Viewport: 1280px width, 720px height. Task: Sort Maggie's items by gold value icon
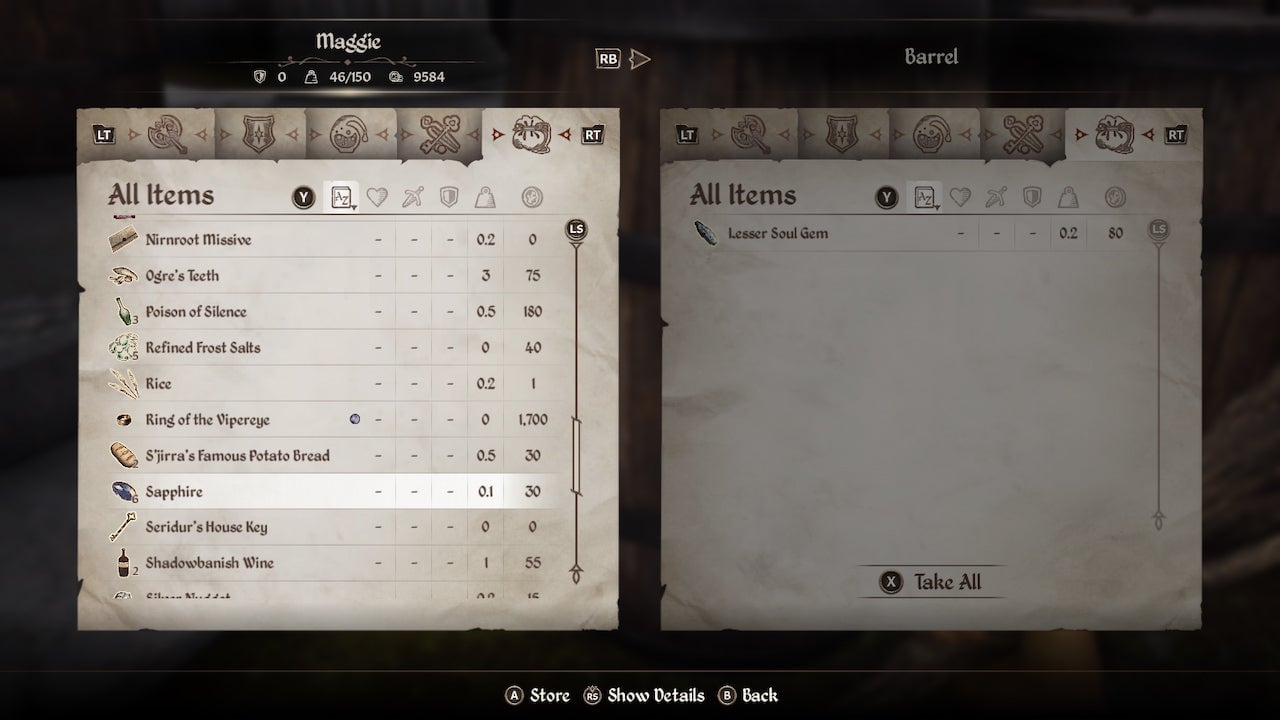tap(533, 197)
